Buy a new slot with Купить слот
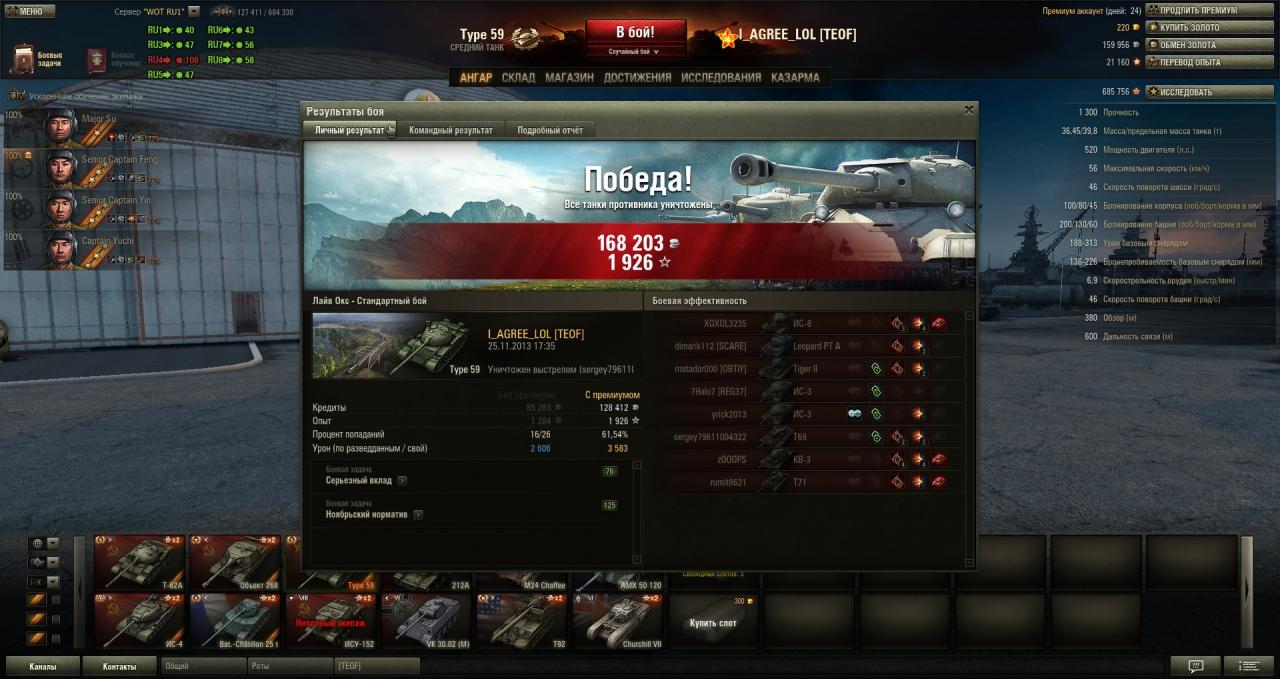This screenshot has height=679, width=1280. (713, 621)
